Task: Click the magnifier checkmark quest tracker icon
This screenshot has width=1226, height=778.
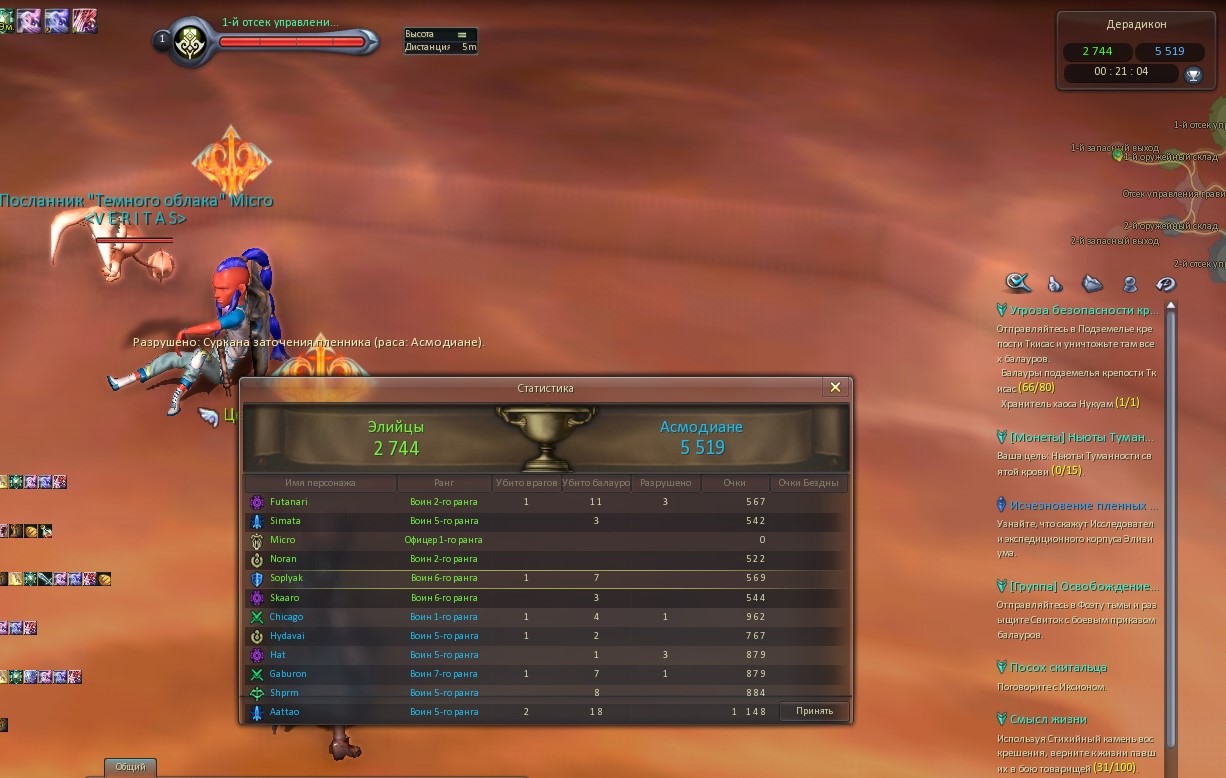Action: 1018,283
